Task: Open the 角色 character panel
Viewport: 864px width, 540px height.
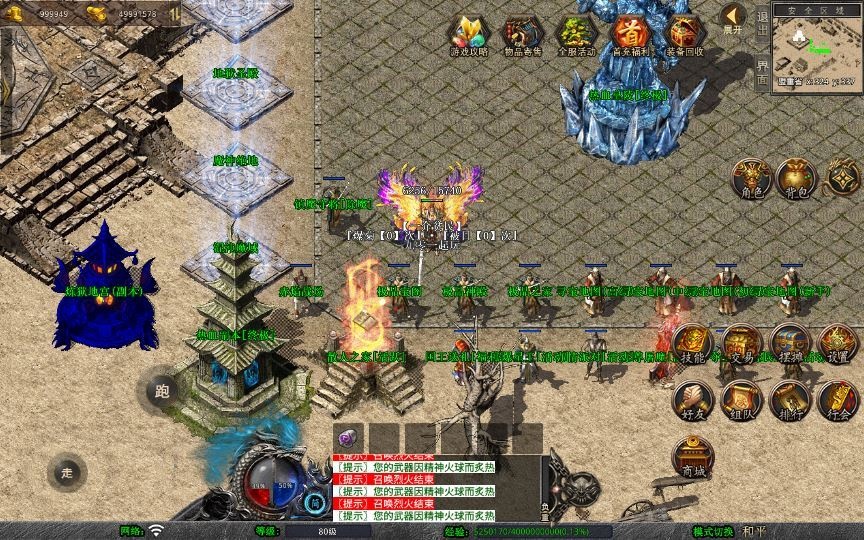Action: [749, 178]
